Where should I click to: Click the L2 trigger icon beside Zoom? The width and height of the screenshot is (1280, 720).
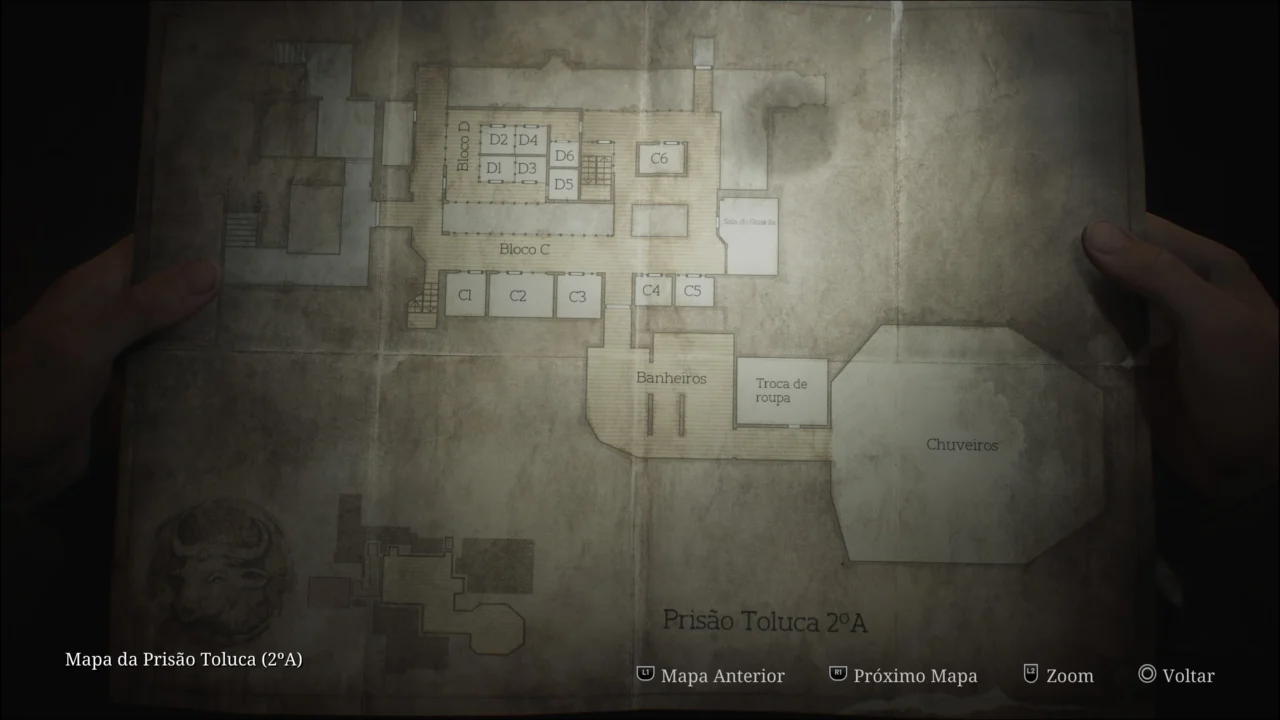[1028, 675]
